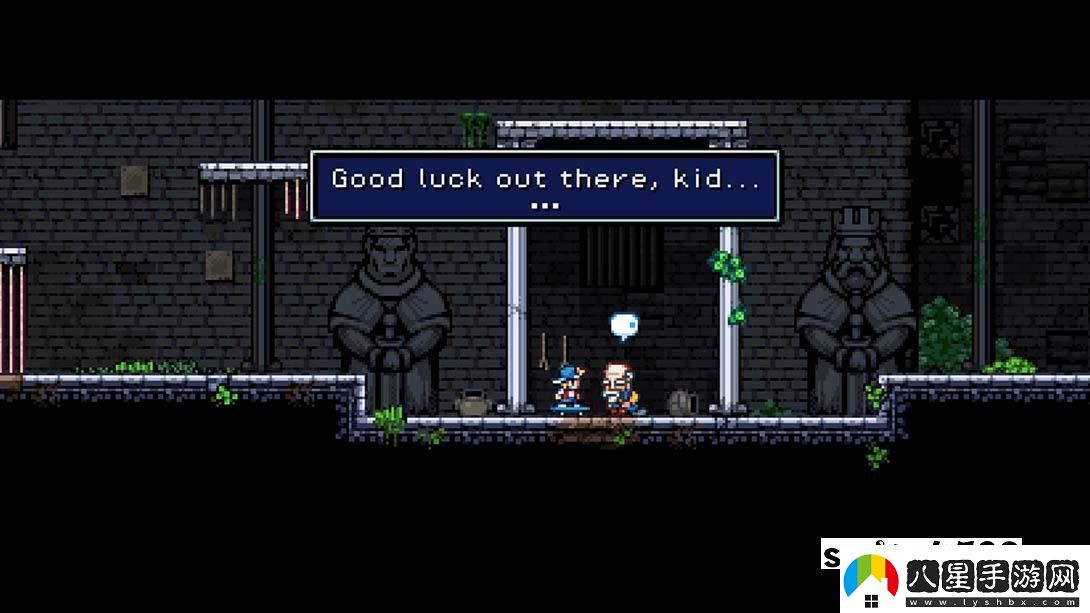Click the 八星手游网 watermark logo

pyautogui.click(x=955, y=579)
